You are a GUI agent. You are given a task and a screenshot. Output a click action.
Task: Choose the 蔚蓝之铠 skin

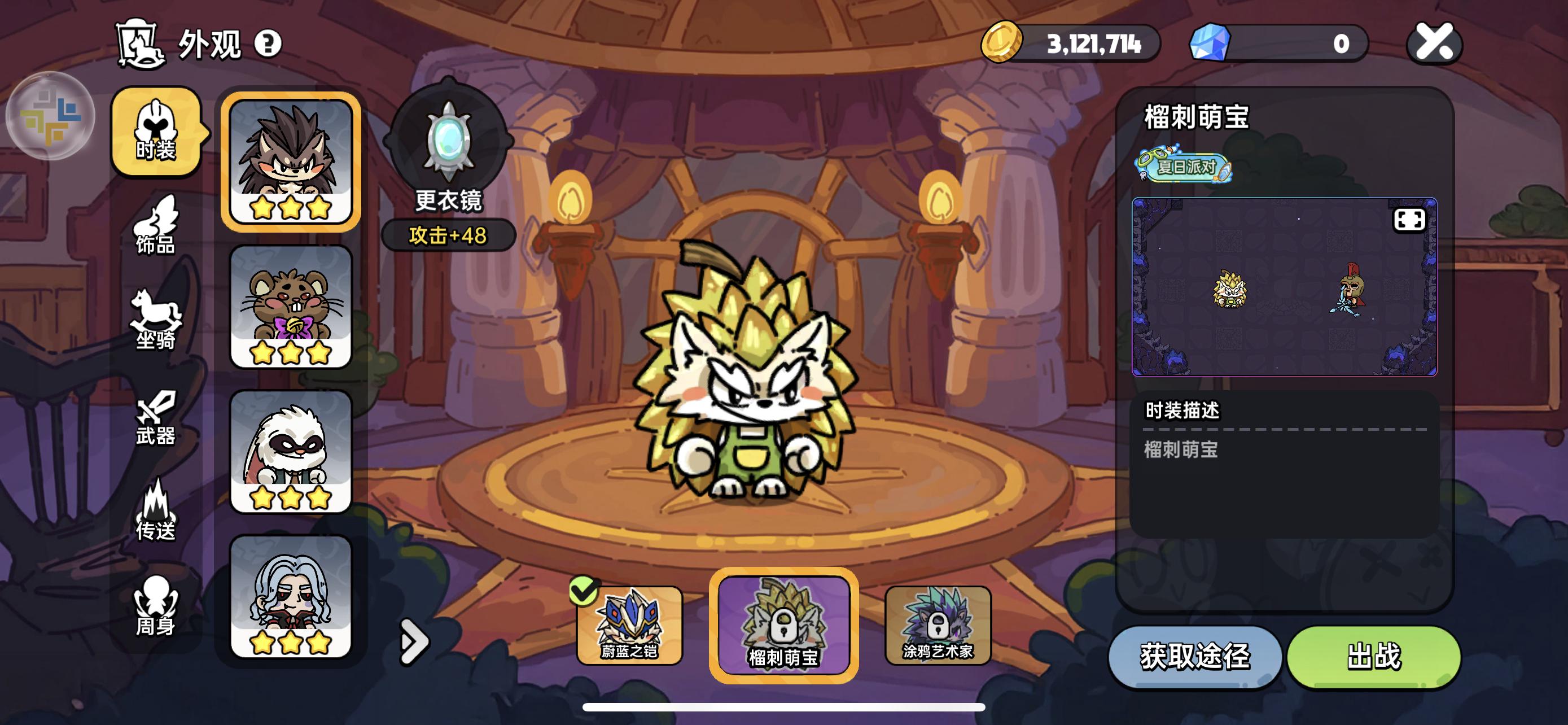click(629, 625)
